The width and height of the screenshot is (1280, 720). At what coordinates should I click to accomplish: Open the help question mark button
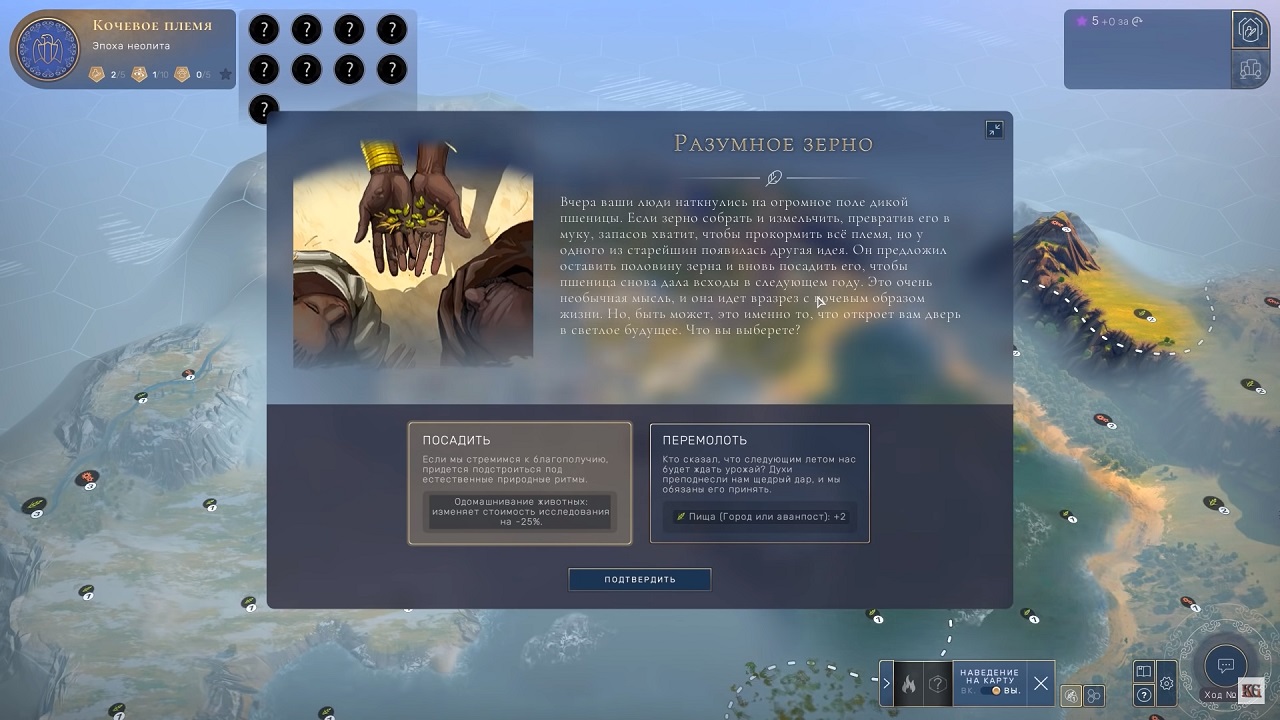click(1144, 695)
